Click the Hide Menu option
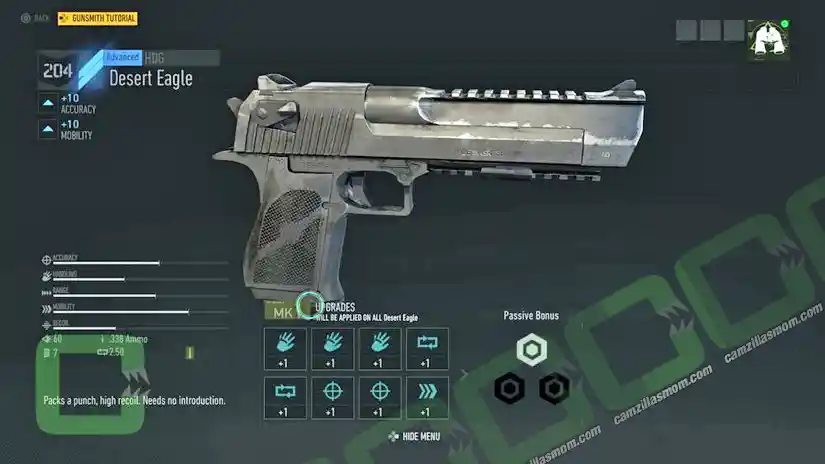825x464 pixels. click(x=414, y=436)
